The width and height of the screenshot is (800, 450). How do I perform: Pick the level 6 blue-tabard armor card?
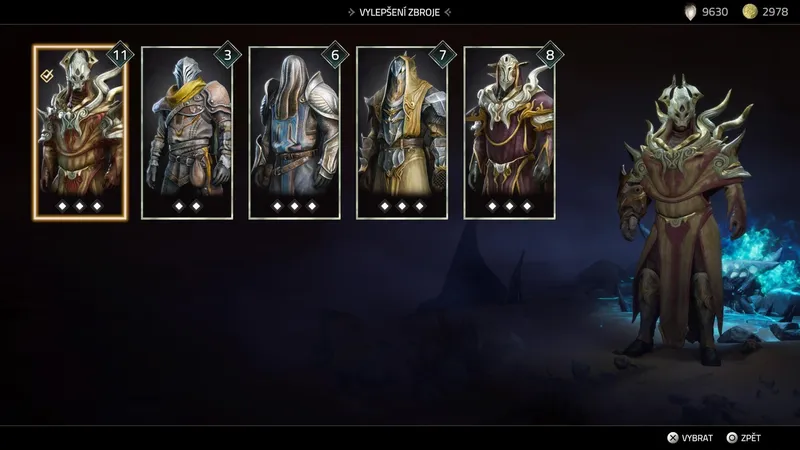click(294, 132)
